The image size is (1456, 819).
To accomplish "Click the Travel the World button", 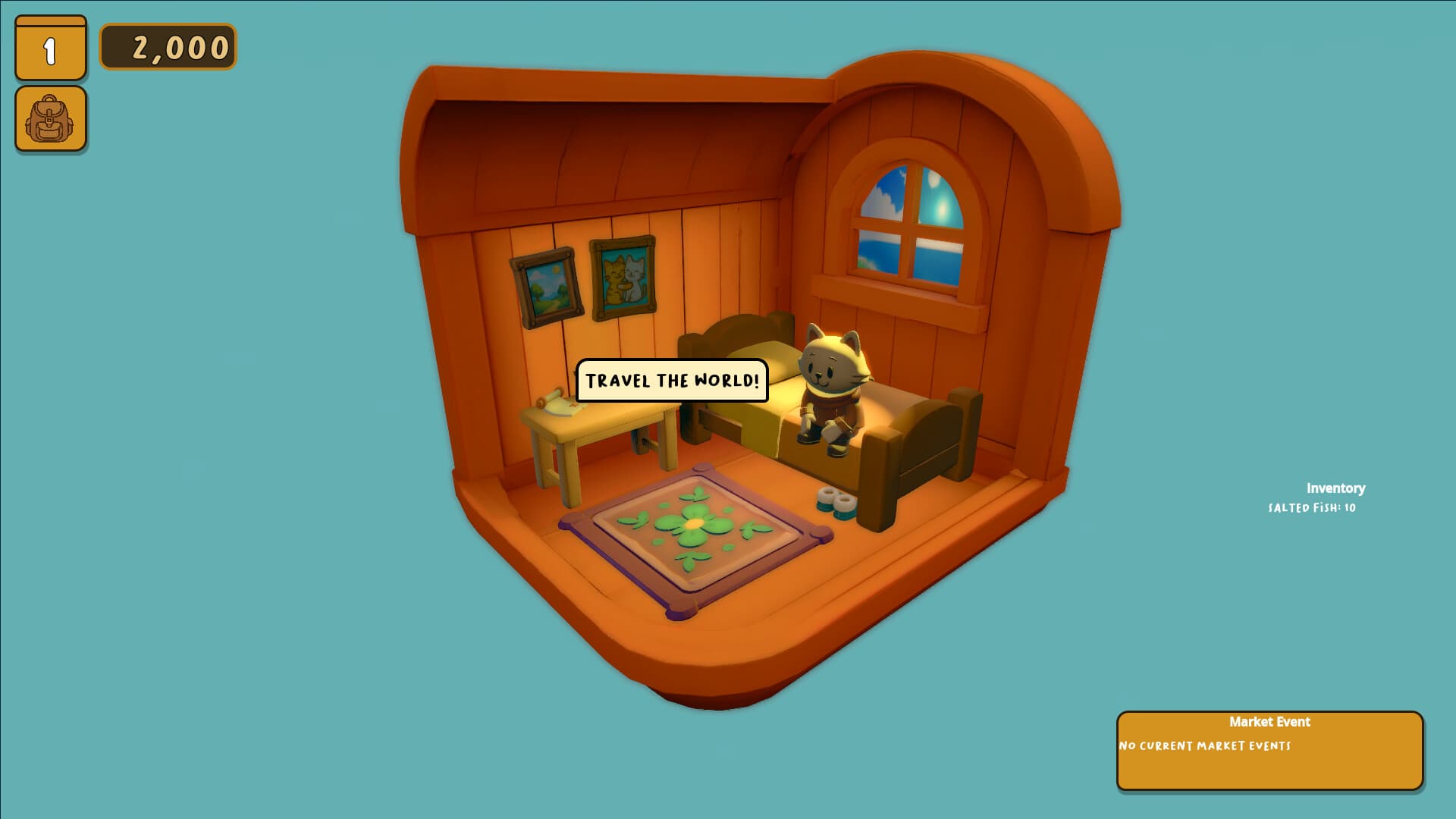I will point(672,381).
